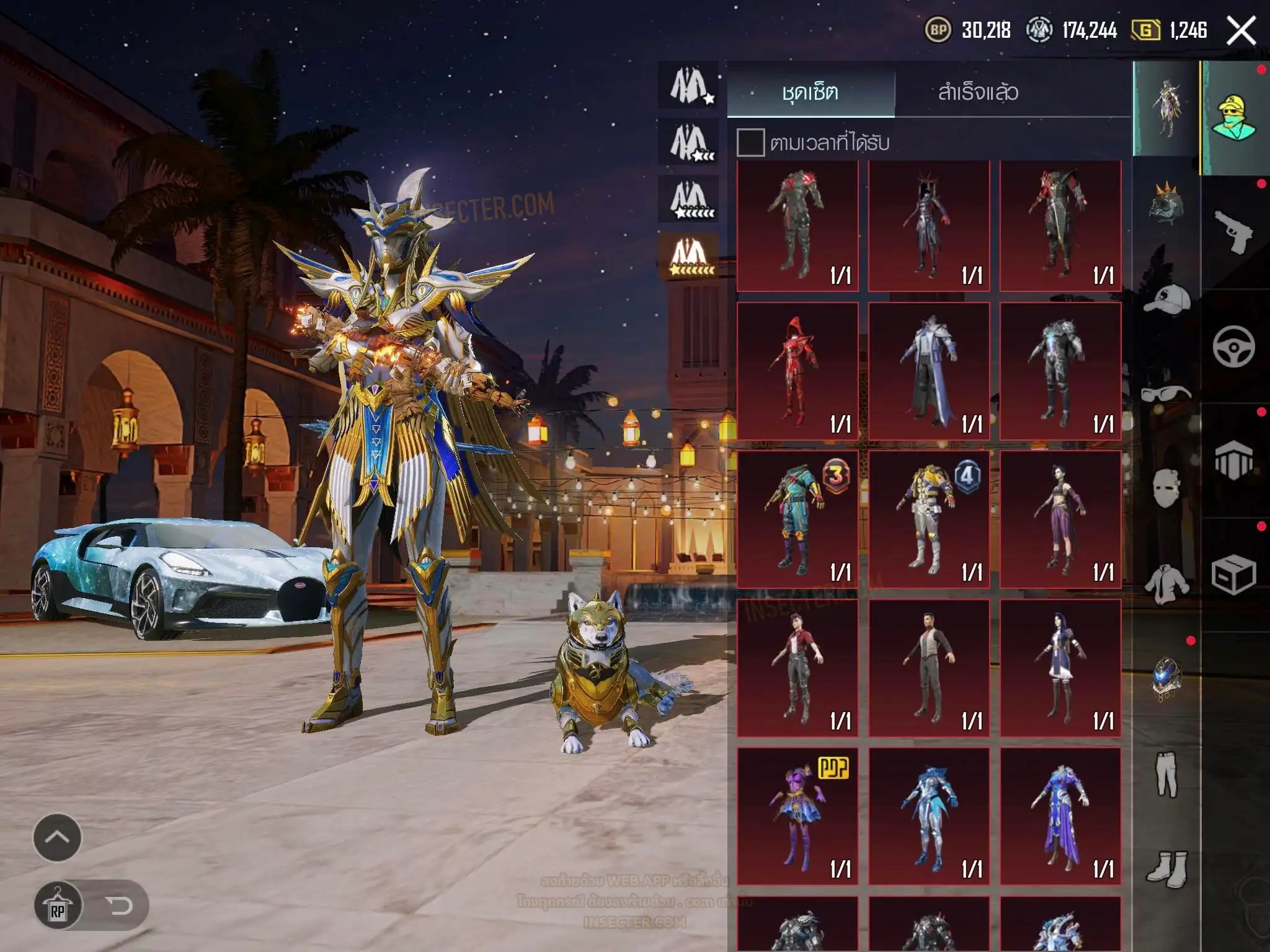Select the boots slot
1270x952 pixels.
pos(1166,868)
